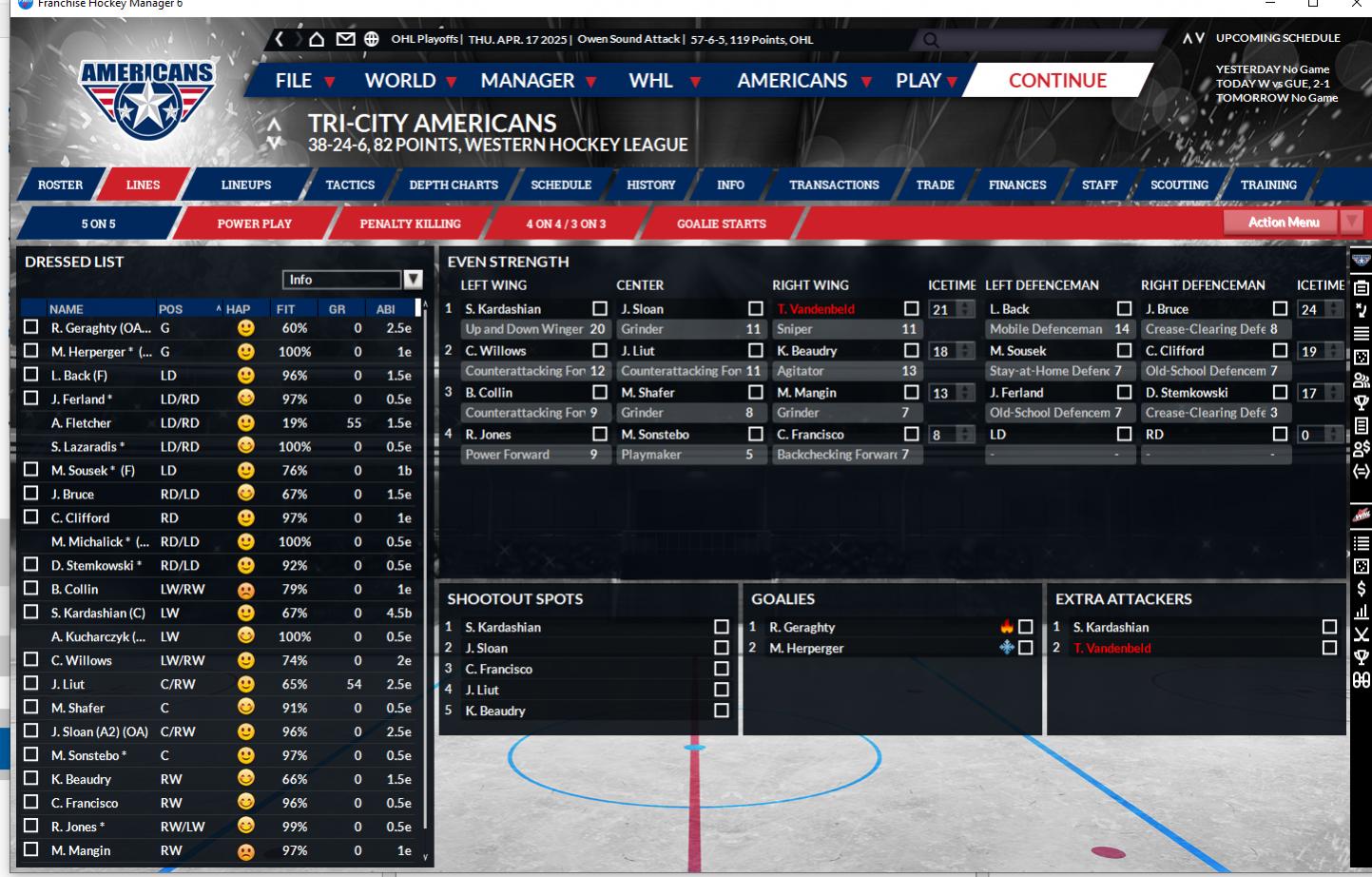This screenshot has width=1372, height=877.
Task: Open the MANAGER menu
Action: click(x=528, y=81)
